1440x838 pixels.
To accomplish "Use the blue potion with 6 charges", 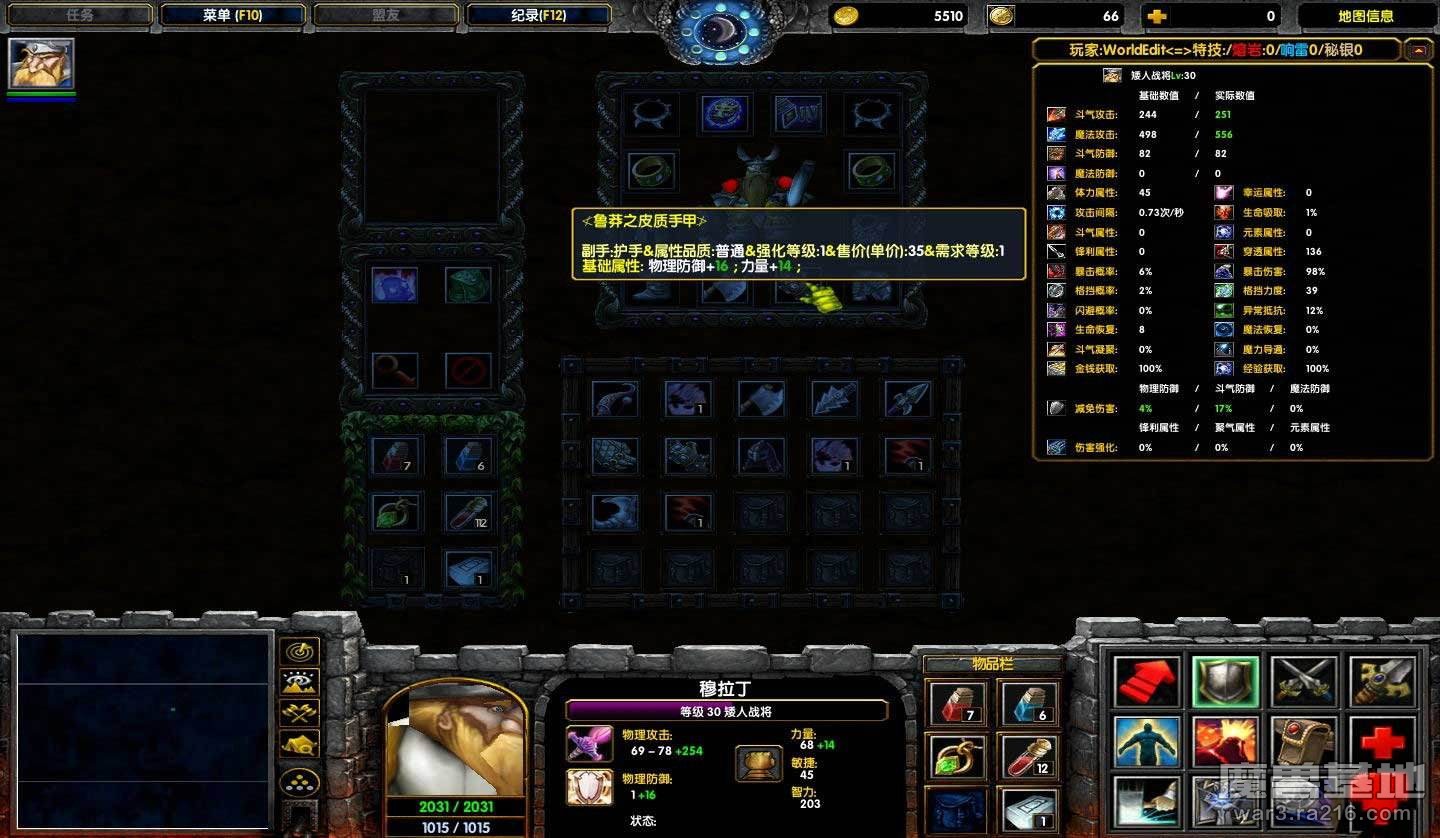I will coord(1027,703).
